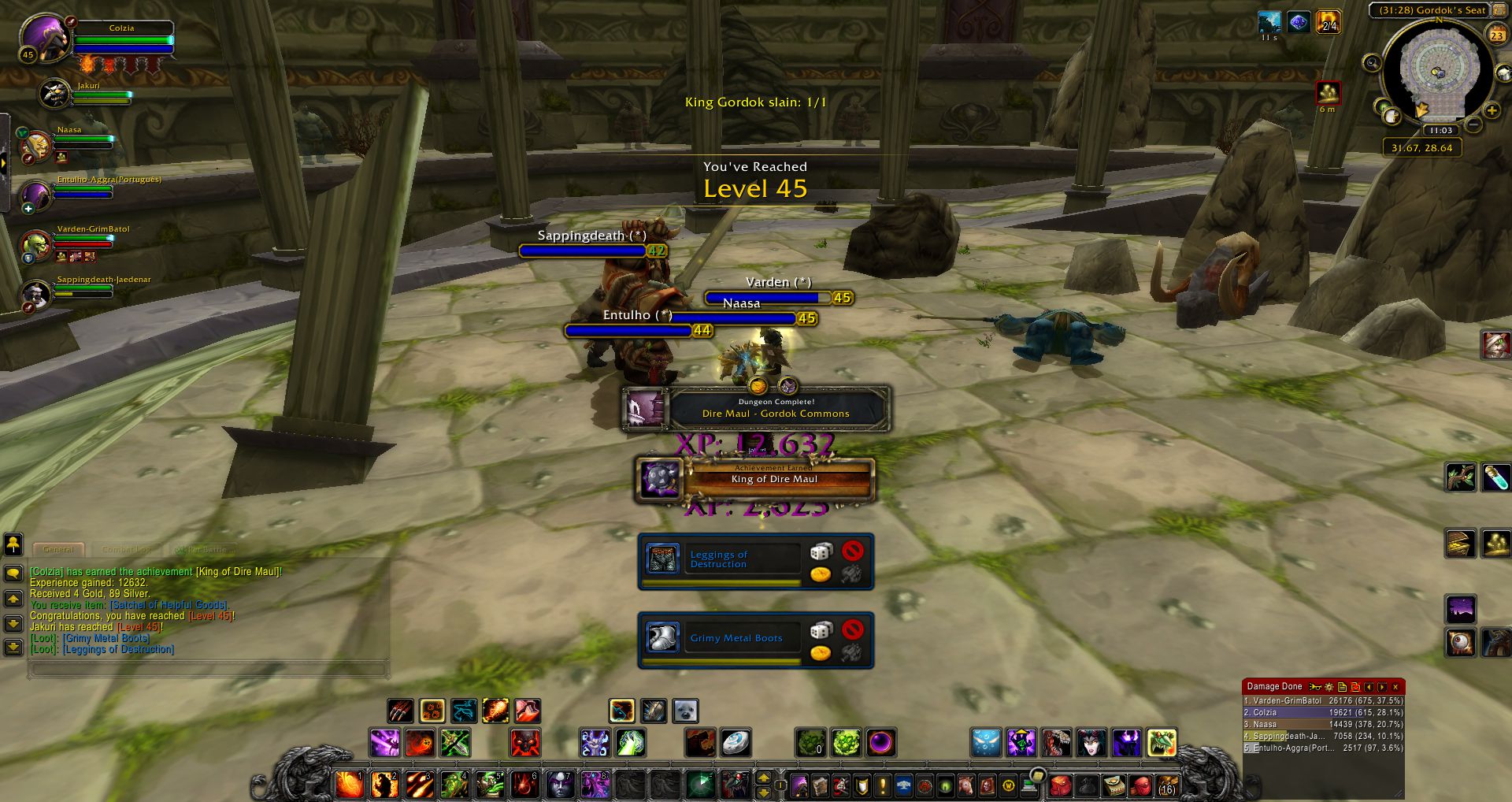1512x802 pixels.
Task: Open the calendar showing day 23
Action: 1496,35
